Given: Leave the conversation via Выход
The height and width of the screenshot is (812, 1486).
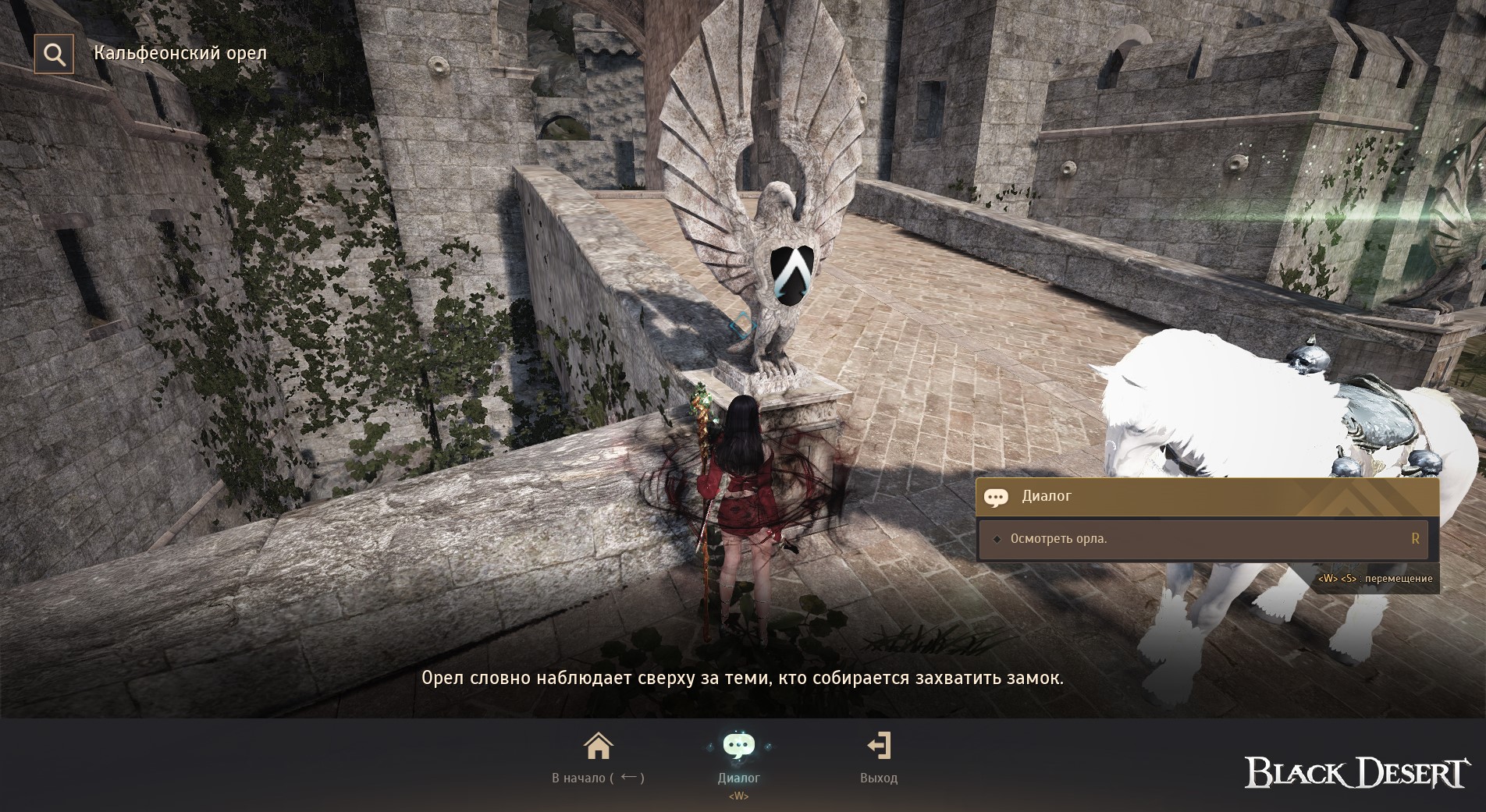Looking at the screenshot, I should [879, 757].
